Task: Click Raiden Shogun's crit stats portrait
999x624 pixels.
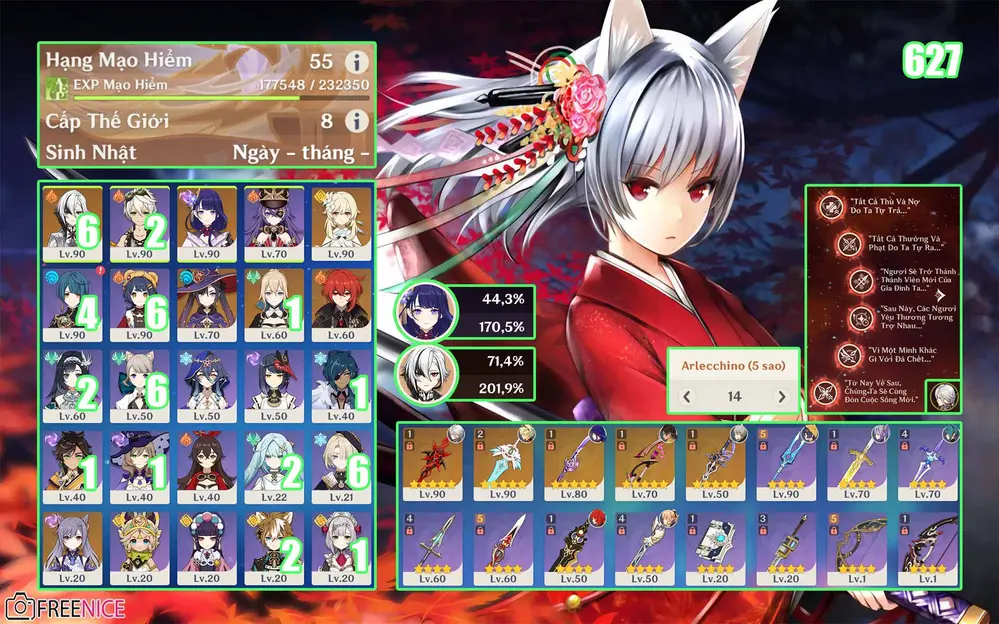Action: [x=419, y=313]
